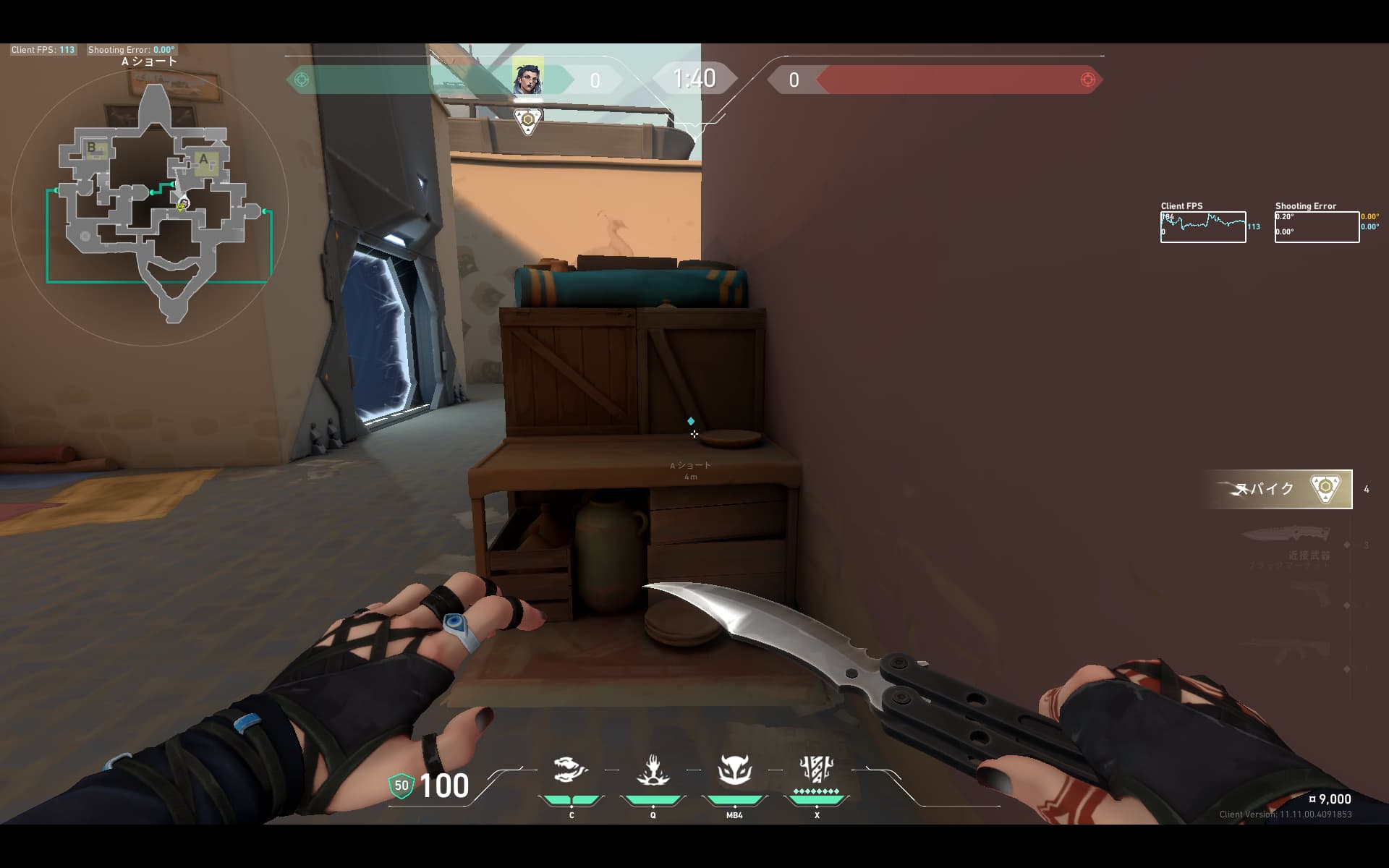Screen dimensions: 1389x868
Task: Activate the Prowler ability icon
Action: click(571, 770)
